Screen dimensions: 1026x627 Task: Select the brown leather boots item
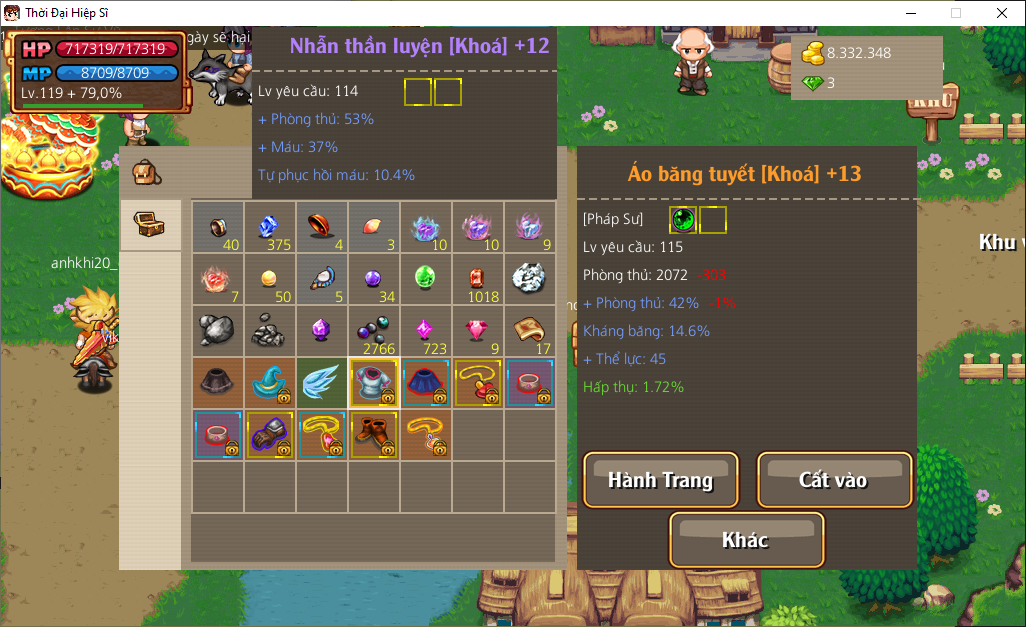tap(373, 435)
